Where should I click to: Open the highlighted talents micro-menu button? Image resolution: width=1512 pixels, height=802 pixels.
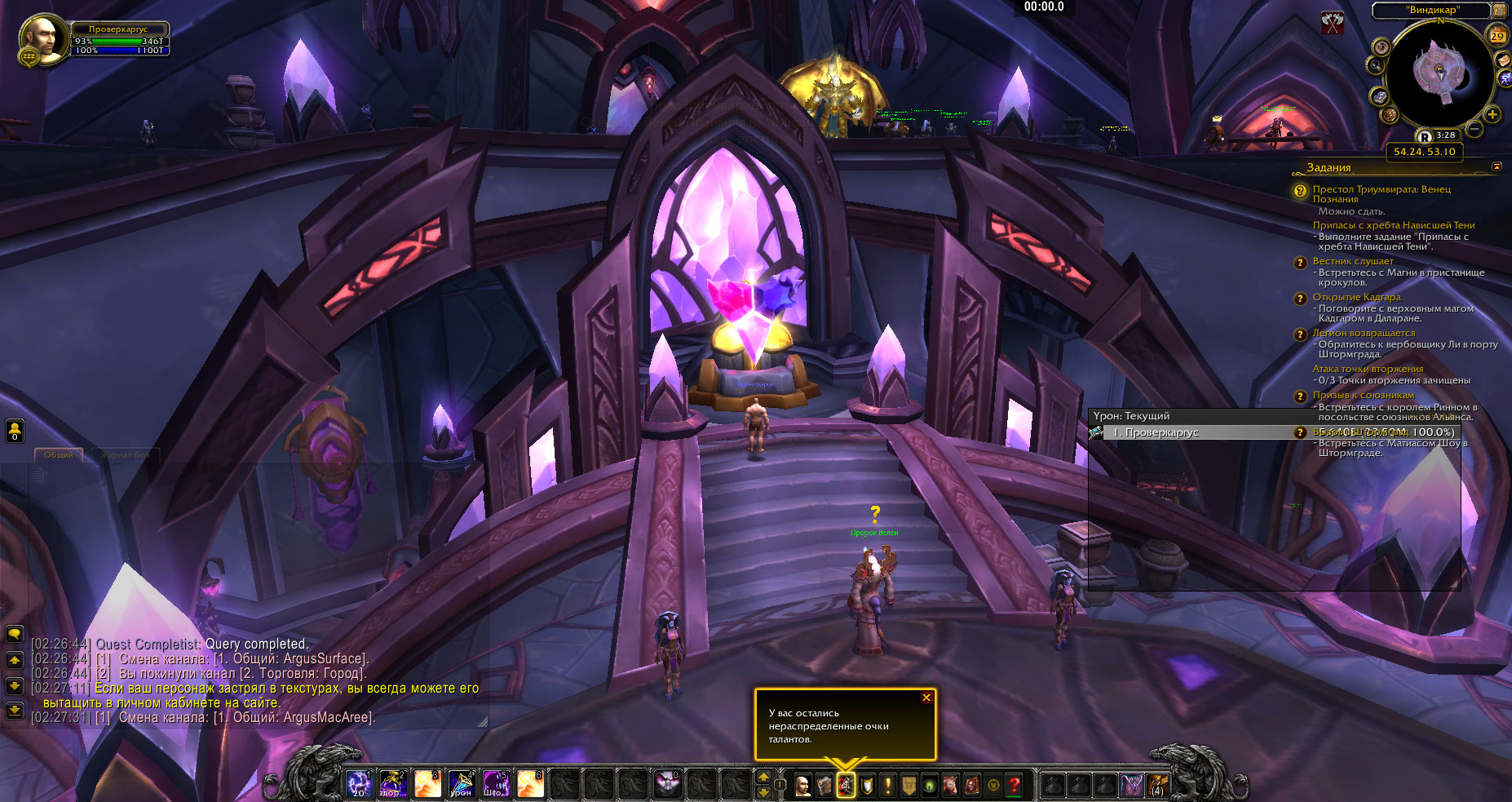tap(846, 785)
